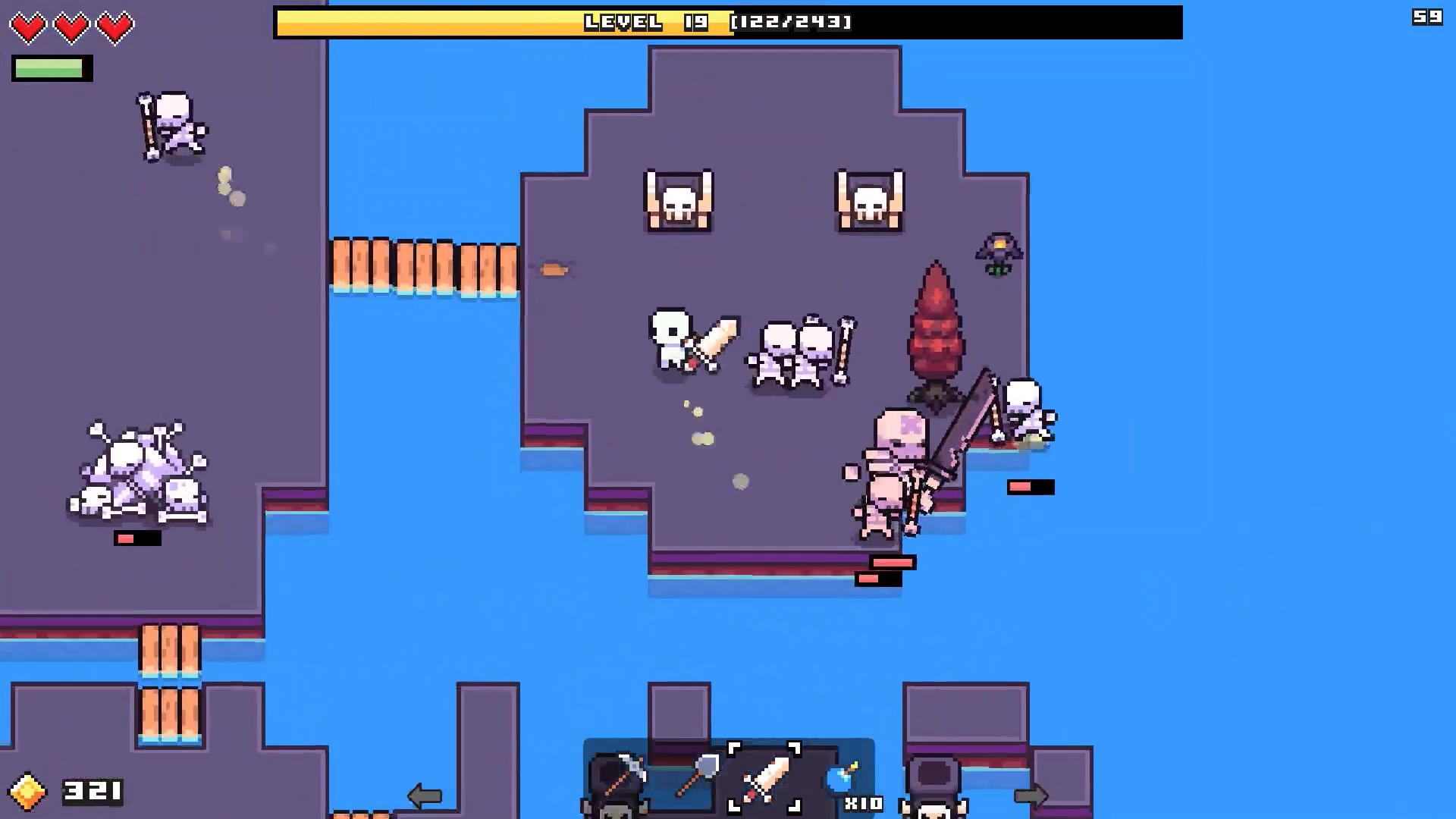Click the right skull banner decoration
1456x819 pixels.
point(871,199)
